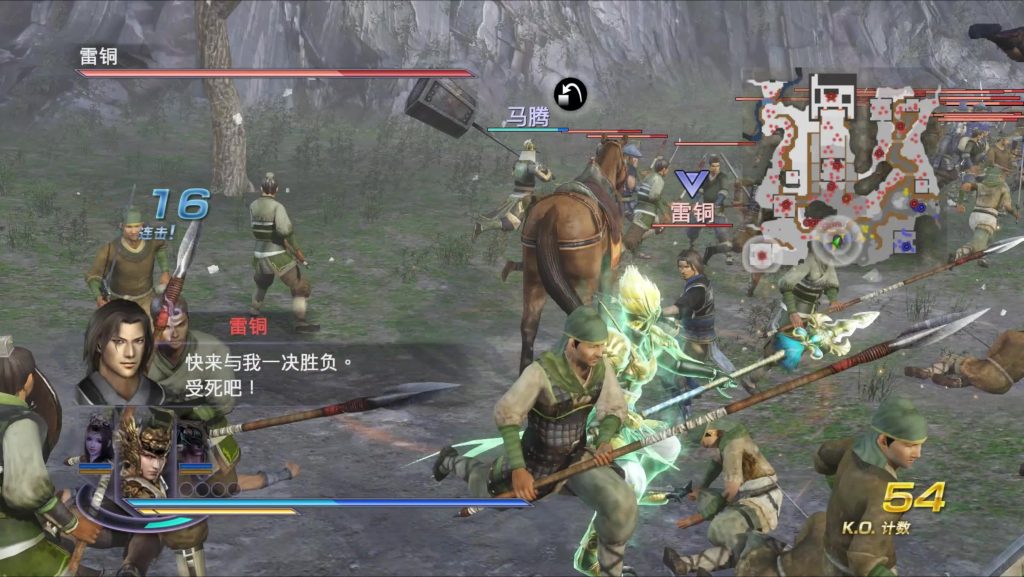Click the black circular arrow icon beside 马腾
Viewport: 1024px width, 577px height.
pyautogui.click(x=570, y=95)
